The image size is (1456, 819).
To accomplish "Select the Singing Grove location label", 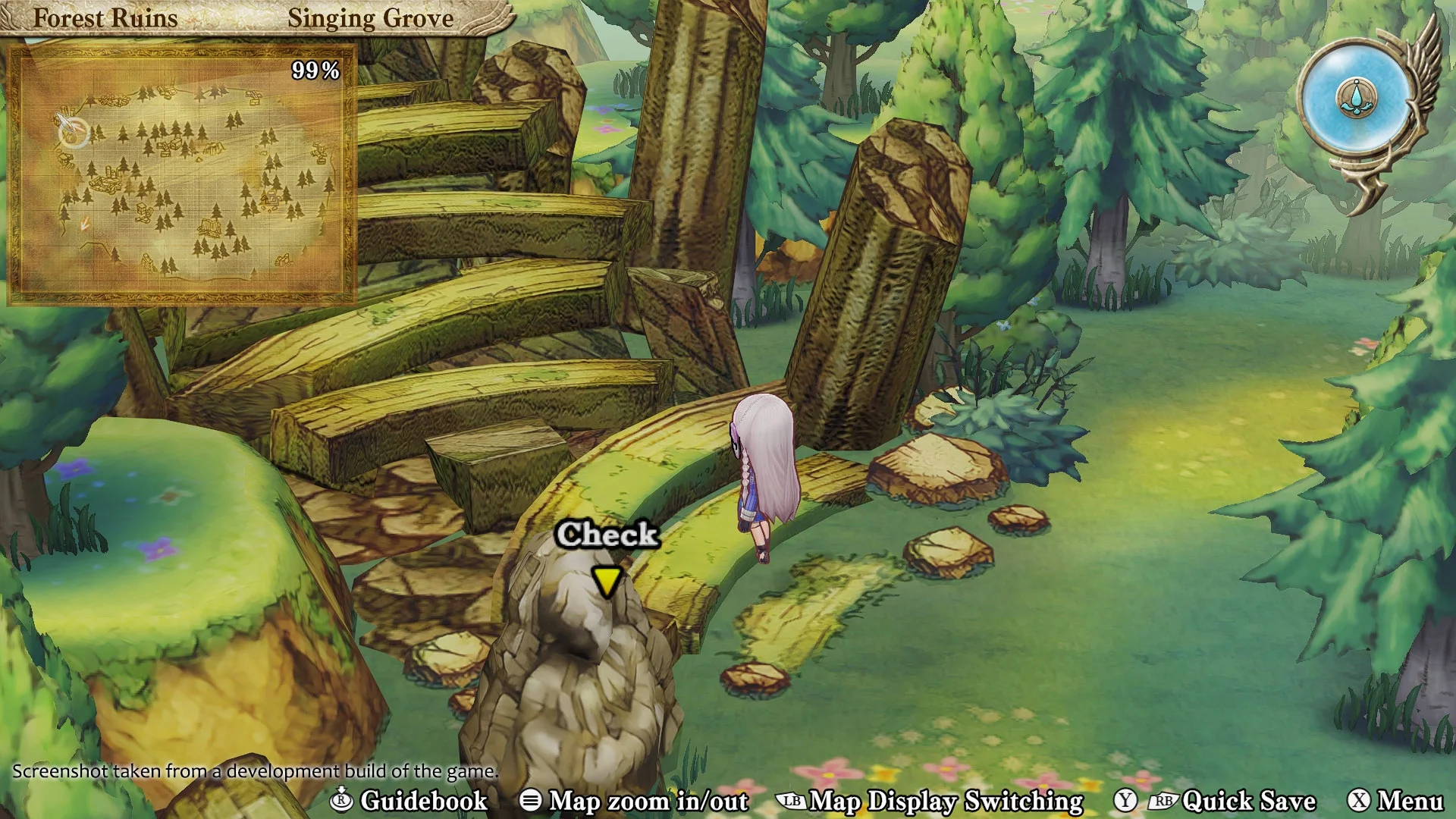I will [x=371, y=18].
